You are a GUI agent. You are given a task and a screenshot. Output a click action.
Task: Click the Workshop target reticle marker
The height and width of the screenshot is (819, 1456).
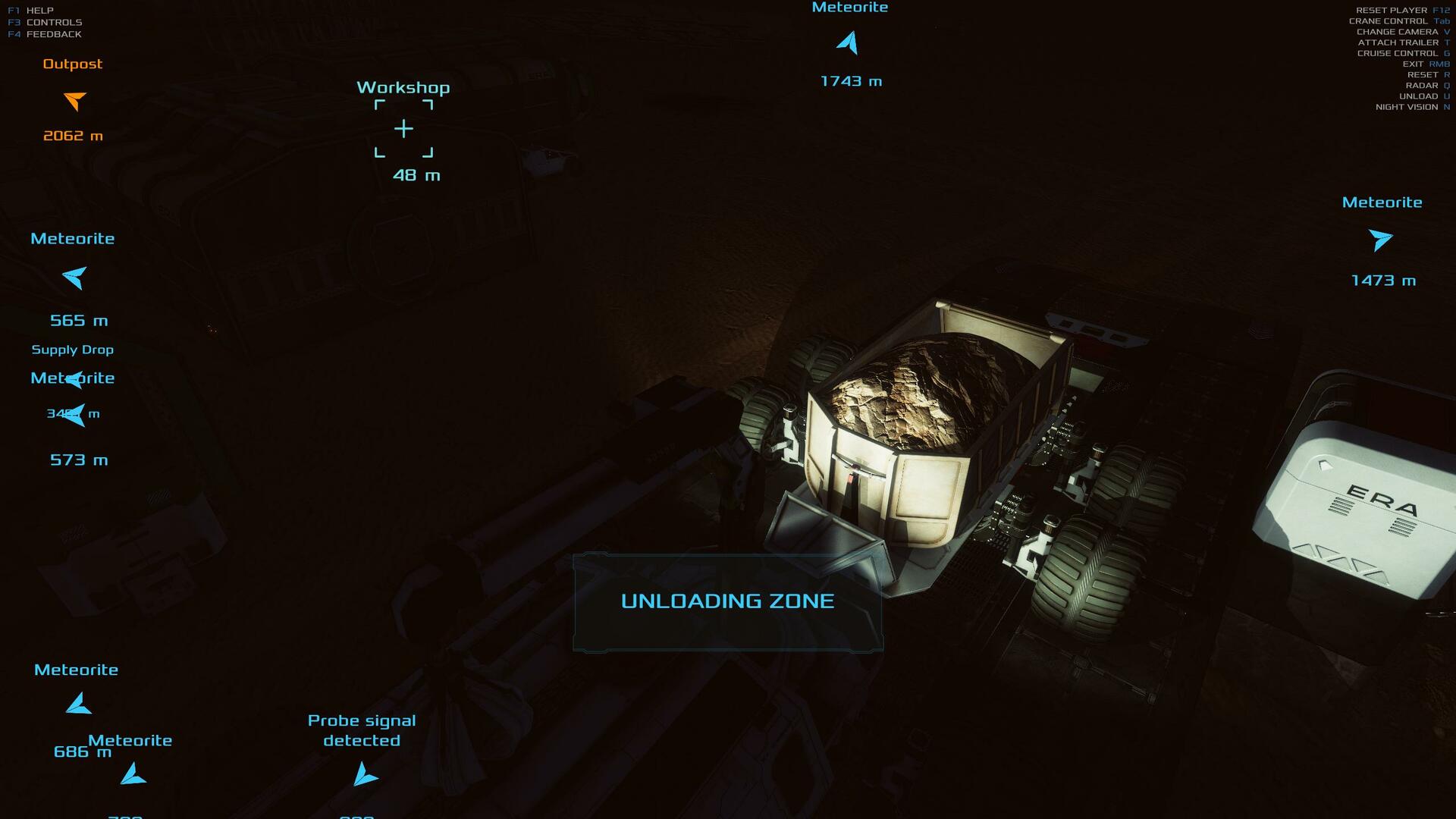[403, 129]
